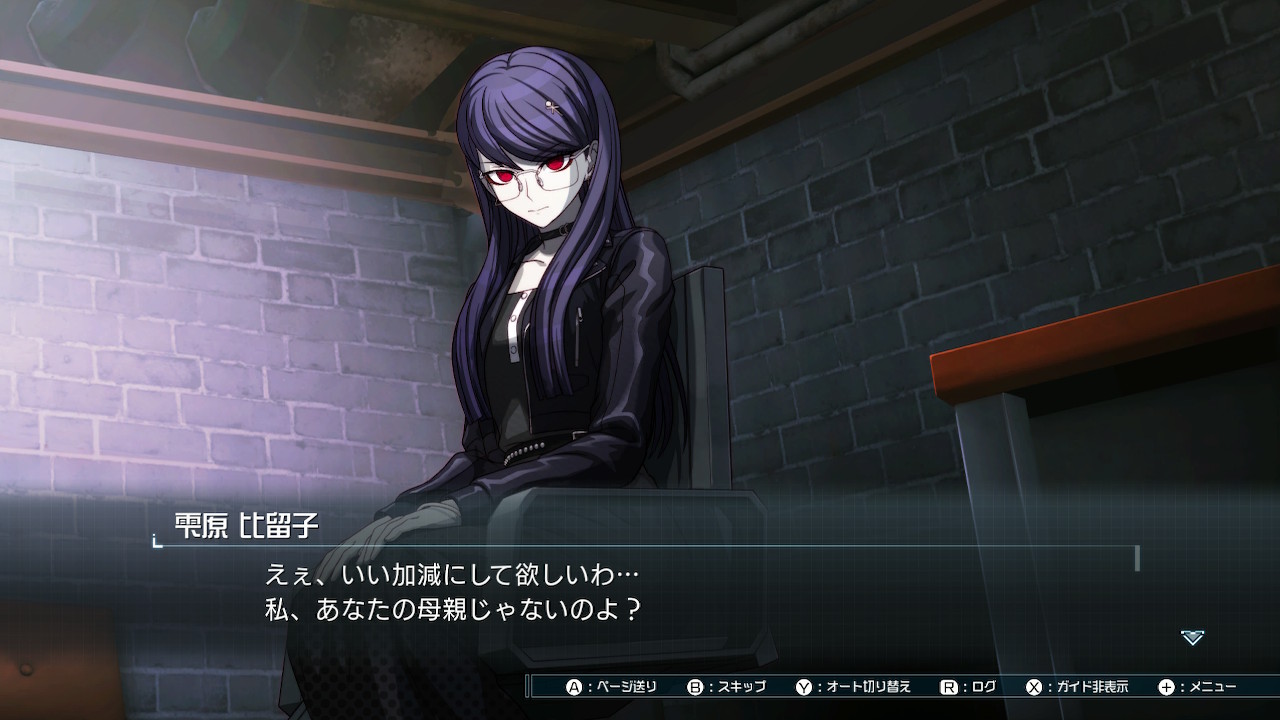Click the dialogue advance arrow indicator
This screenshot has width=1280, height=720.
(1192, 637)
